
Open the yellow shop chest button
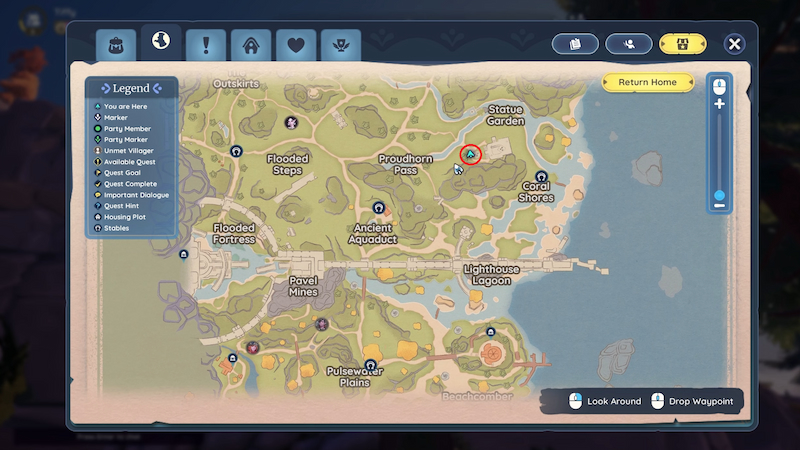click(x=682, y=44)
